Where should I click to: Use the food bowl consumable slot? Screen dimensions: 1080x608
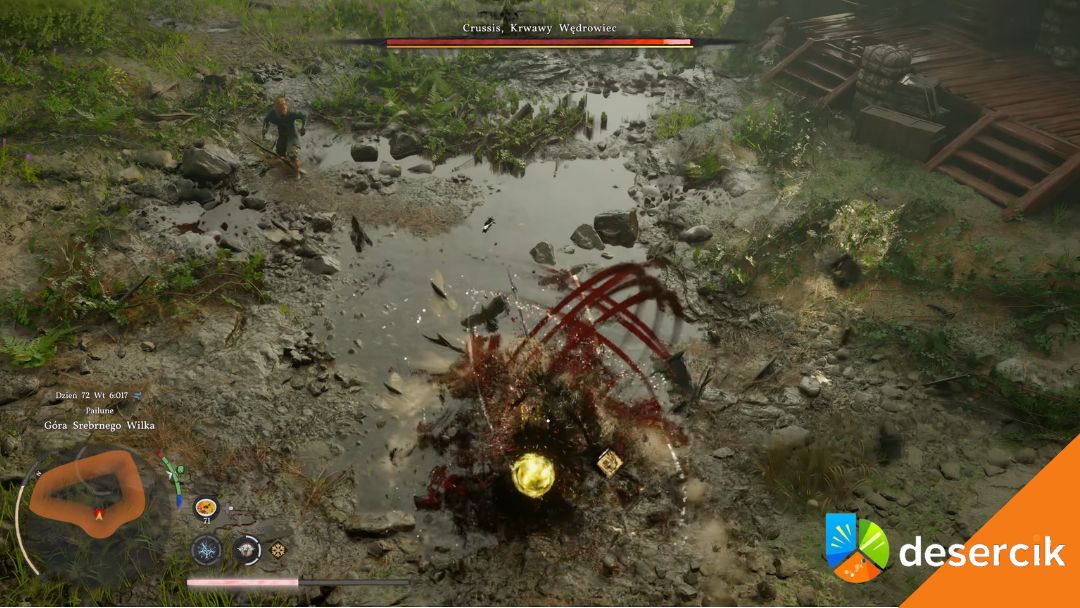click(x=206, y=507)
